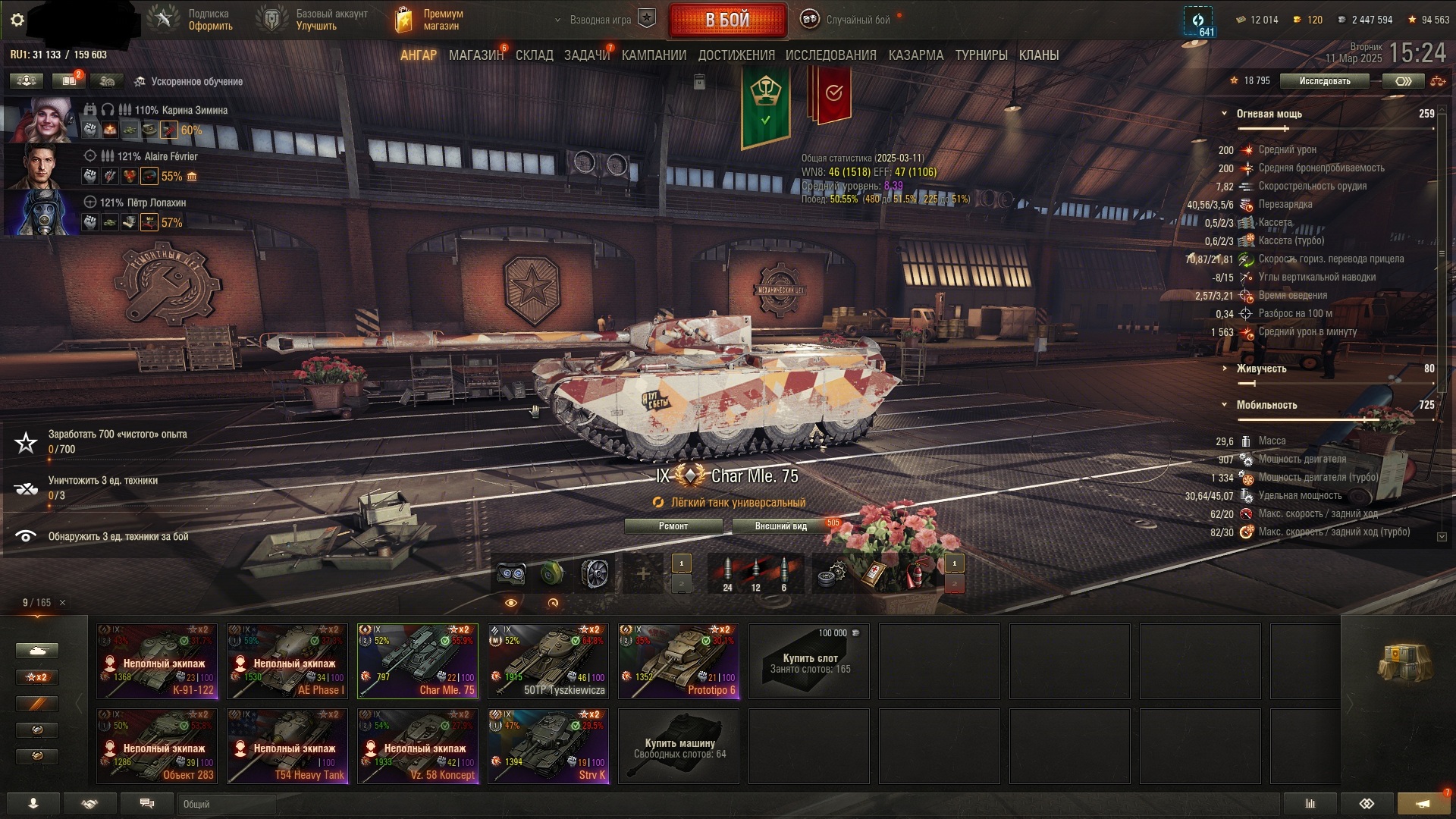Buy a new slot via Купить слот
1456x819 pixels.
click(809, 661)
